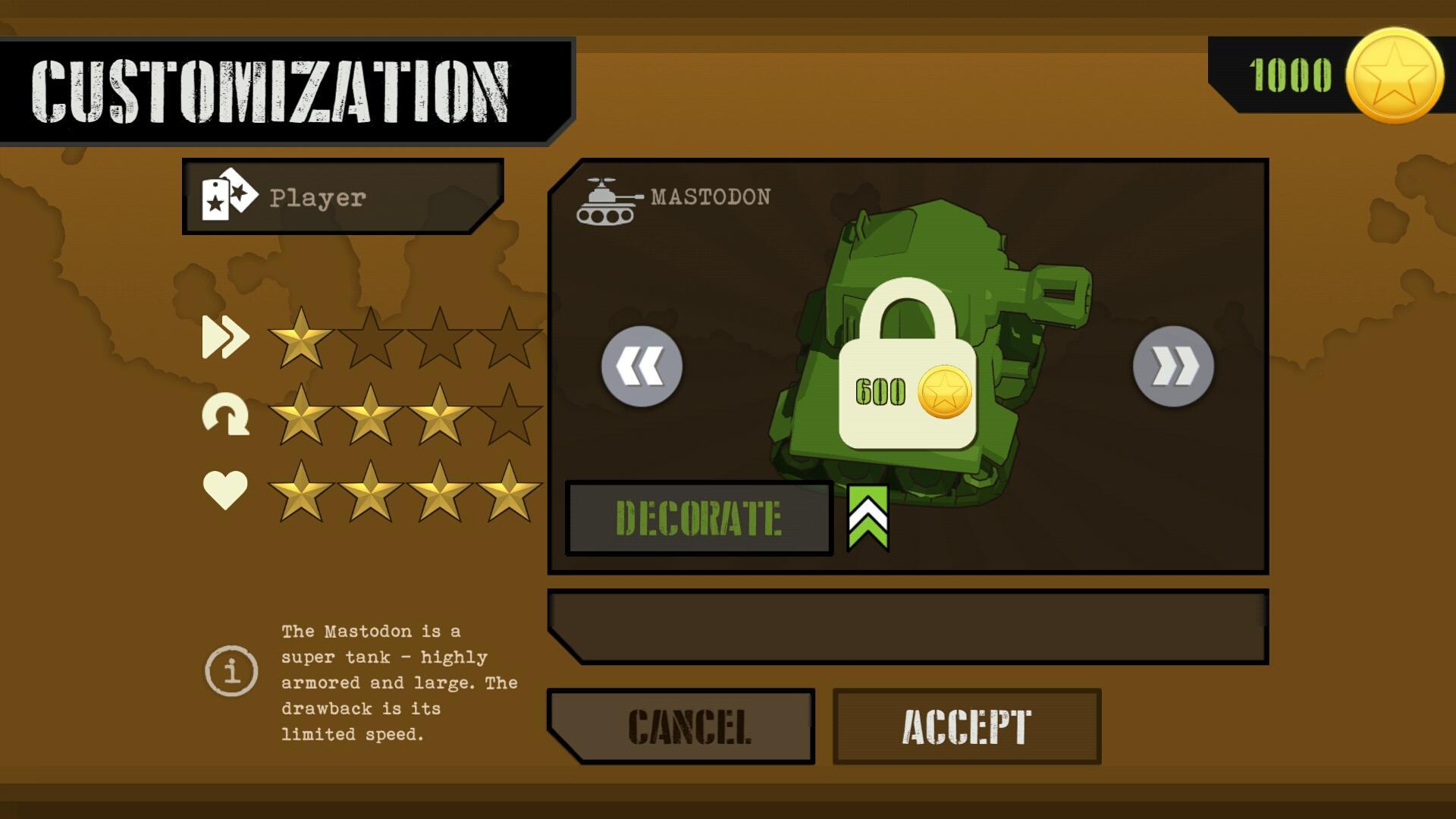Viewport: 1456px width, 819px height.
Task: Click the info icon beside the description
Action: (231, 670)
